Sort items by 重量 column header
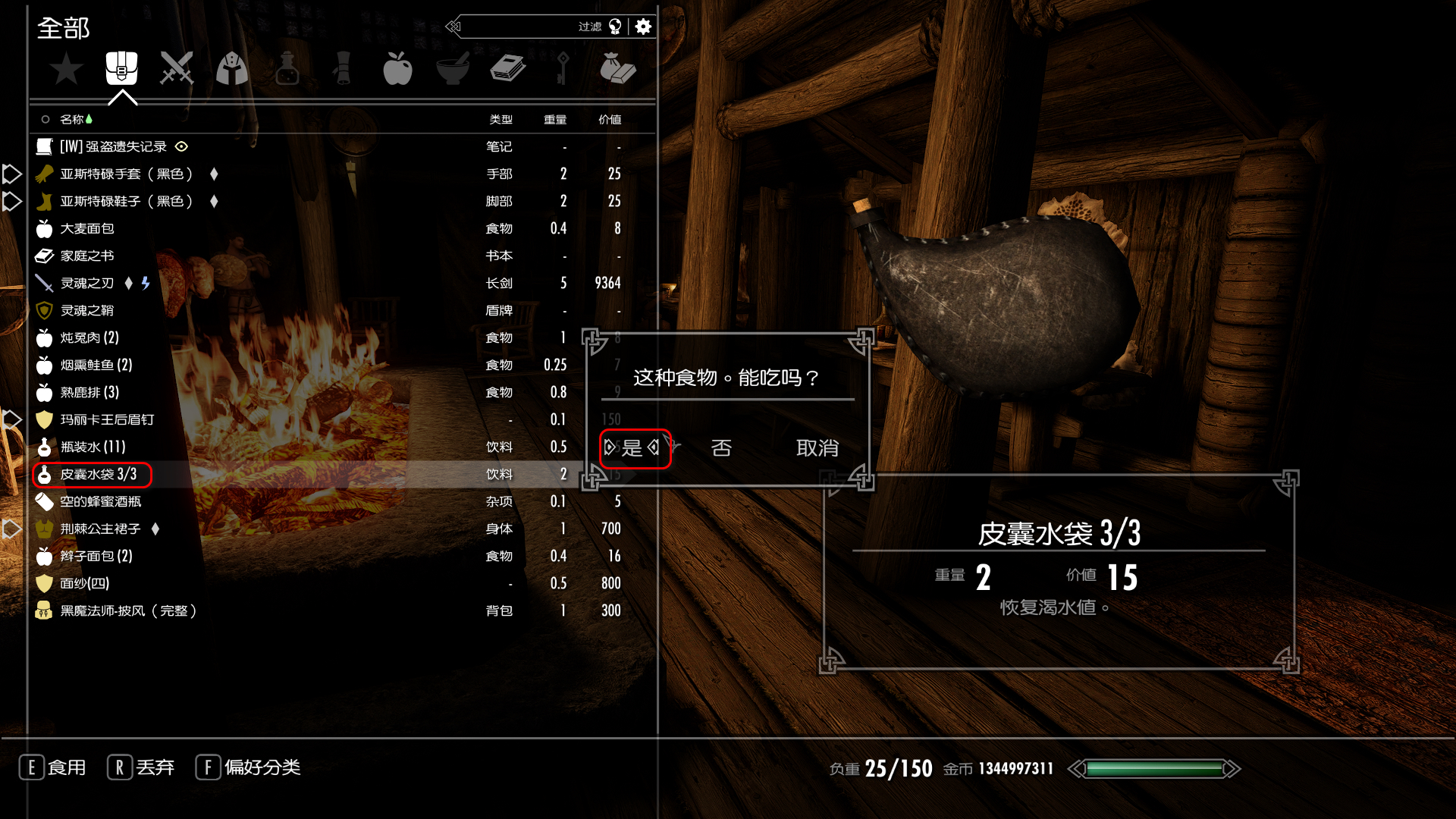1456x819 pixels. (555, 120)
